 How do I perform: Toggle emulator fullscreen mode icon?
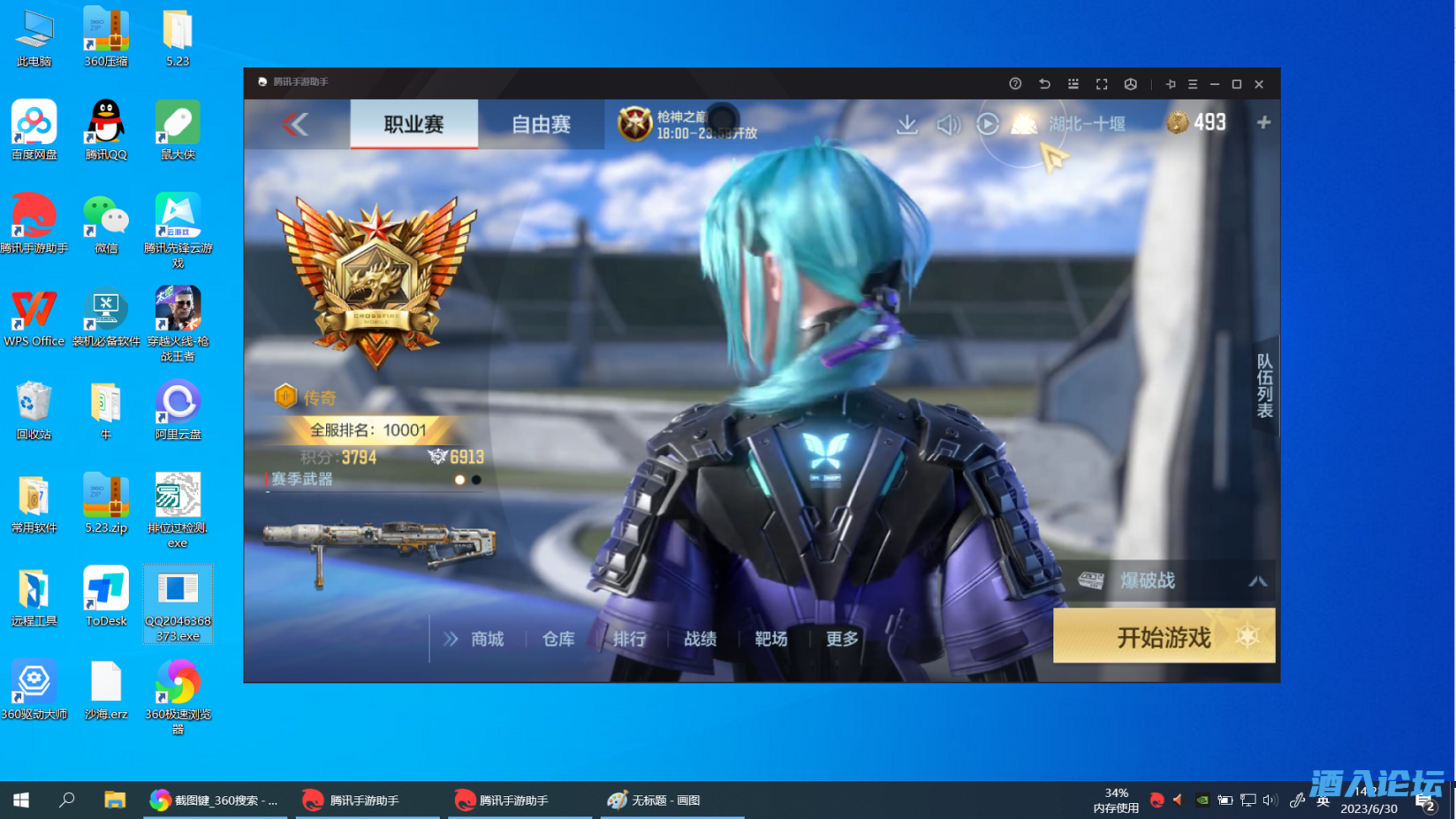[1101, 84]
